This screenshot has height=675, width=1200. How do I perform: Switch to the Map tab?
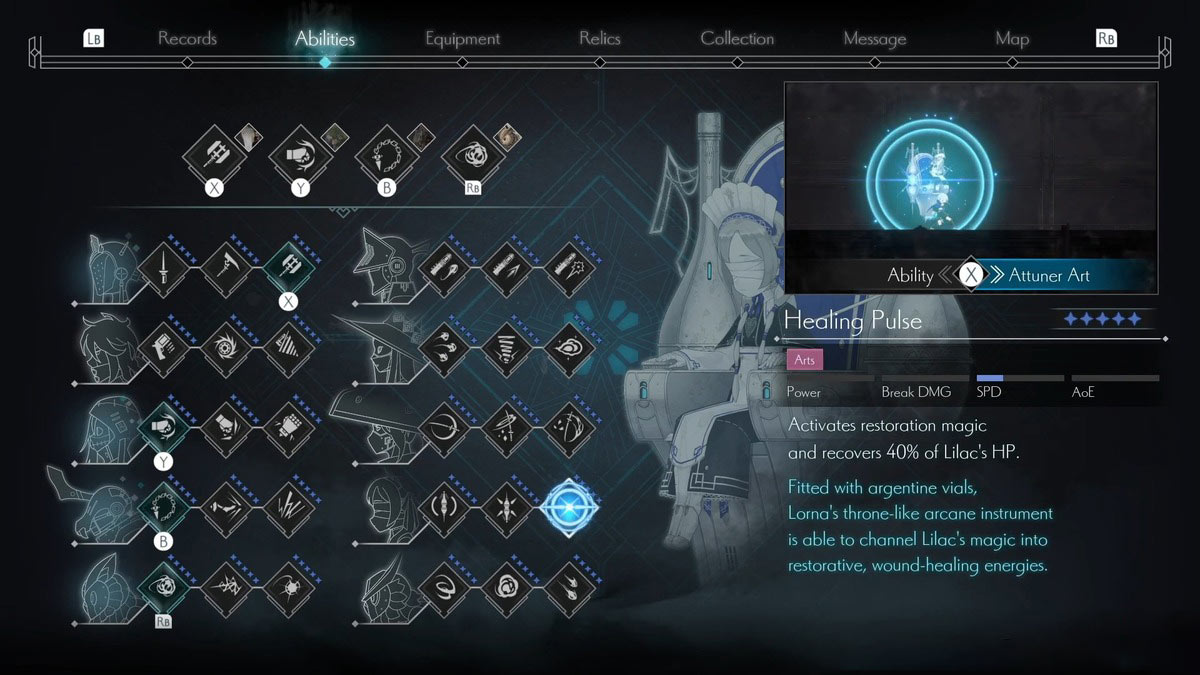(x=1012, y=39)
